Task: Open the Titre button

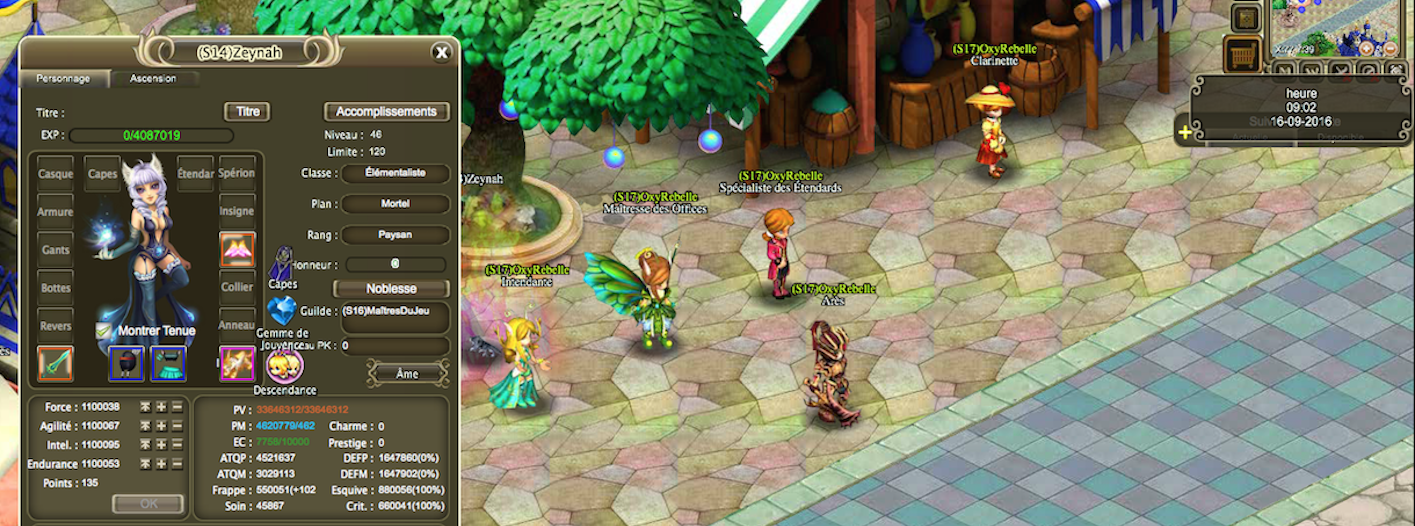Action: (x=247, y=112)
